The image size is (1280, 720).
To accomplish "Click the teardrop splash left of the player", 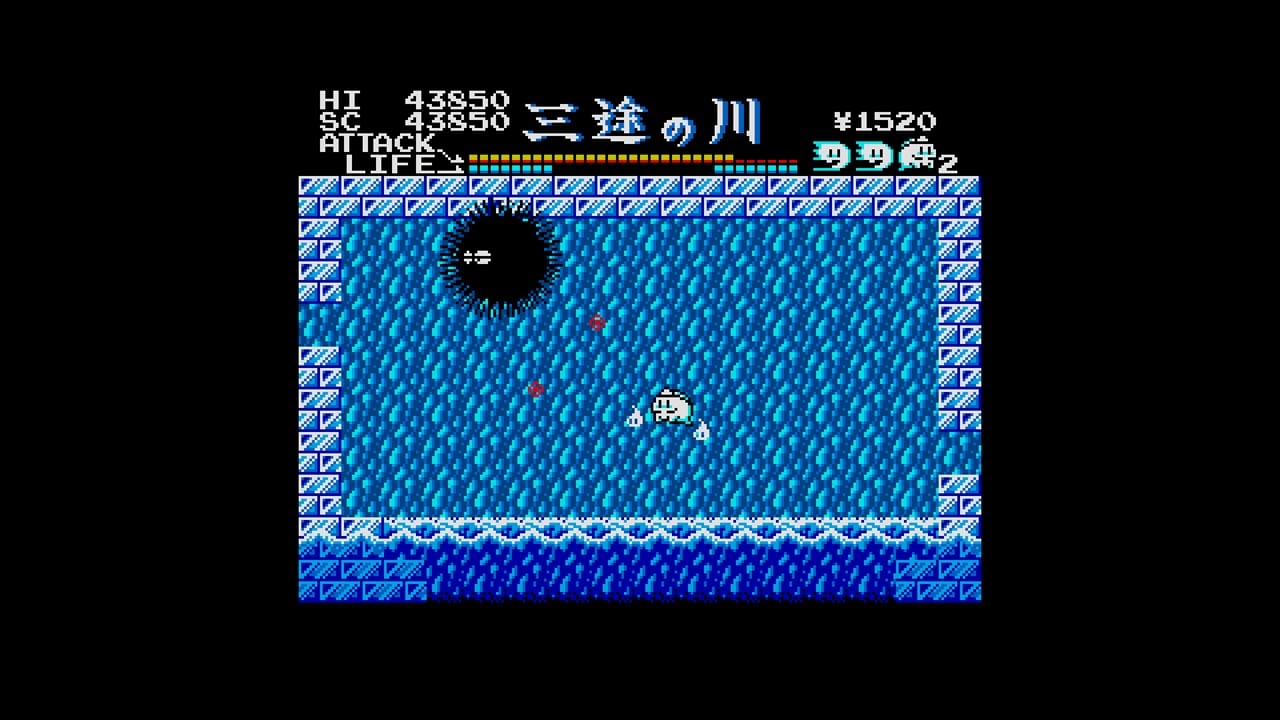I will 634,420.
